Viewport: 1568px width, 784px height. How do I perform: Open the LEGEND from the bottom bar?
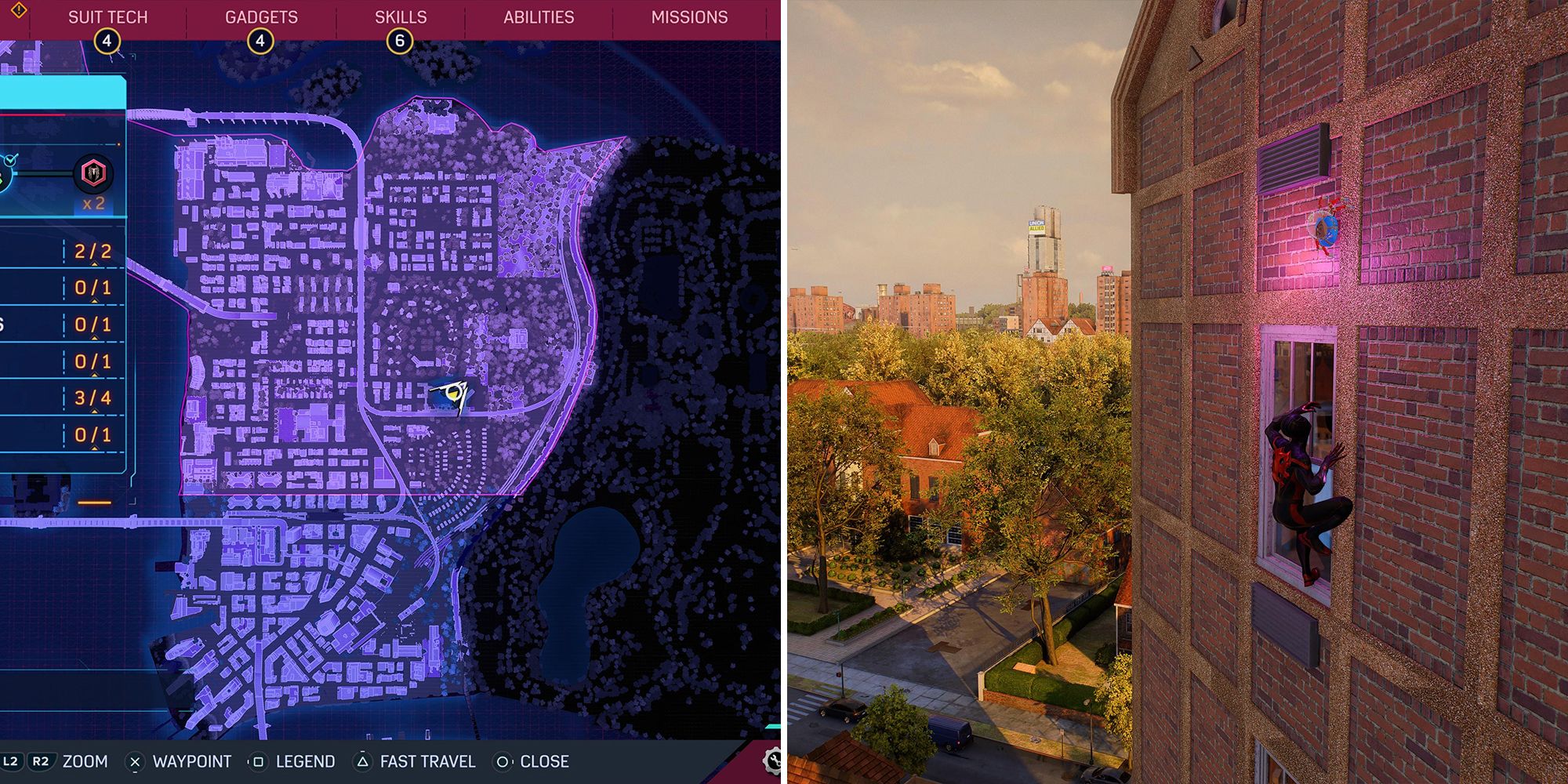tap(306, 760)
